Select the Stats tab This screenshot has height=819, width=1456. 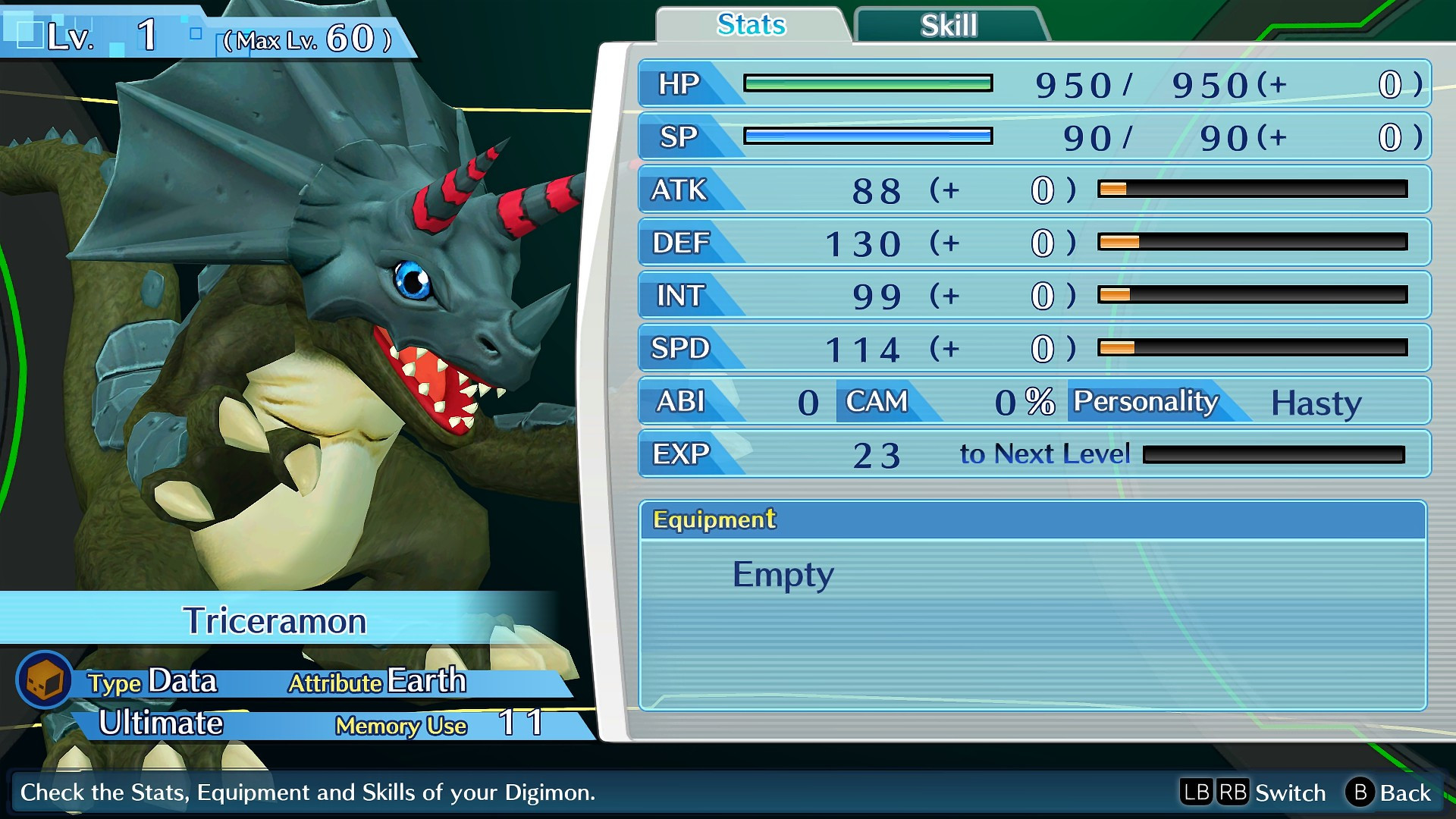point(749,24)
